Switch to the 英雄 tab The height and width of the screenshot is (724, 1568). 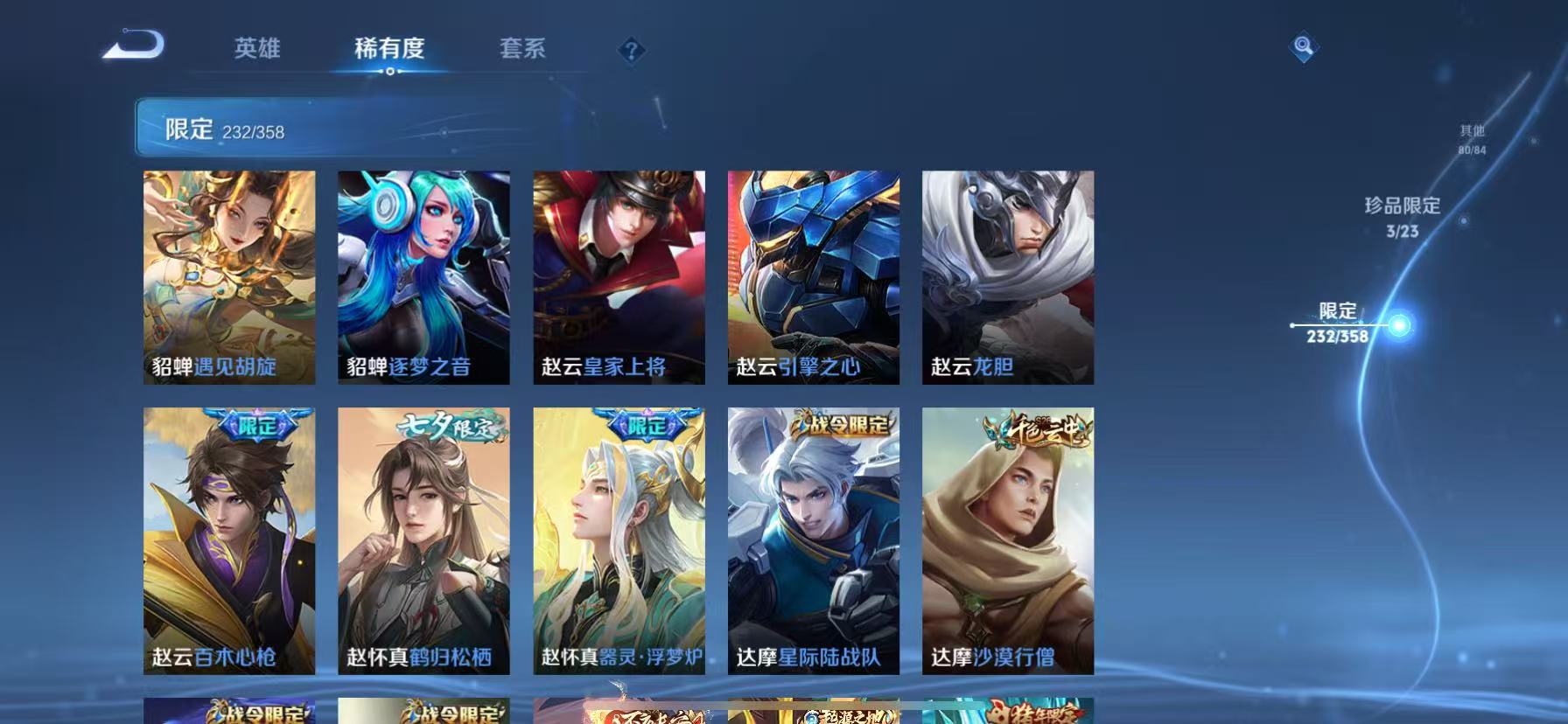click(x=257, y=50)
